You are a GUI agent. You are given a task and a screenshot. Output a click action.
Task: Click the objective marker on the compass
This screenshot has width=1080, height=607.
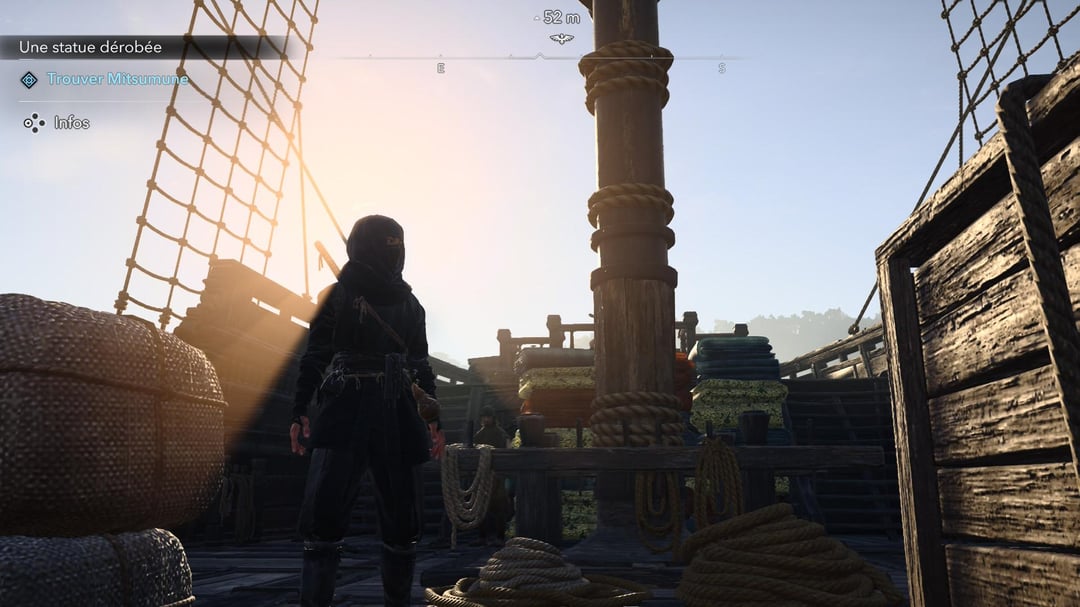pos(561,38)
